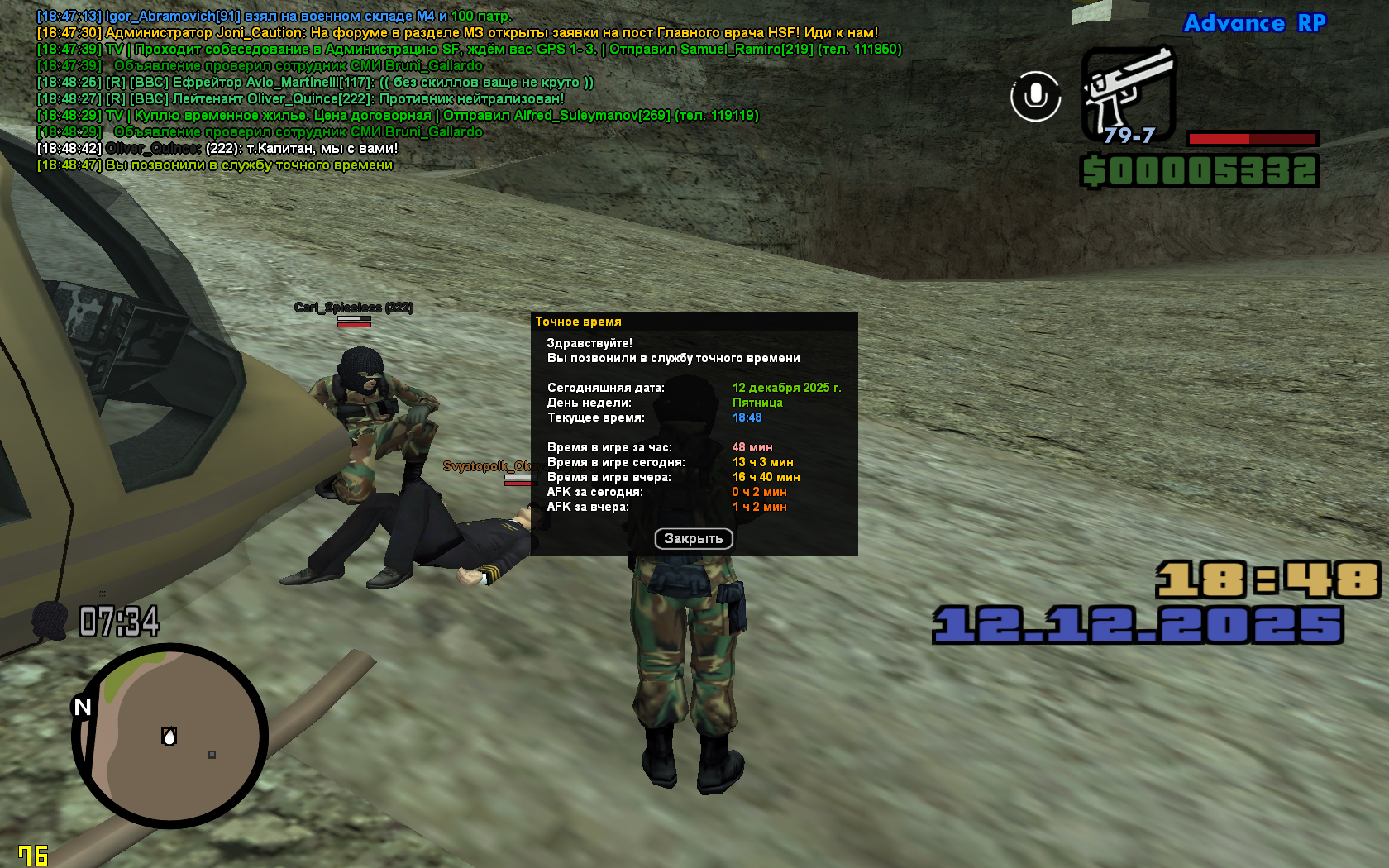Close the exact time dialog with Закрыть
This screenshot has width=1389, height=868.
click(694, 539)
